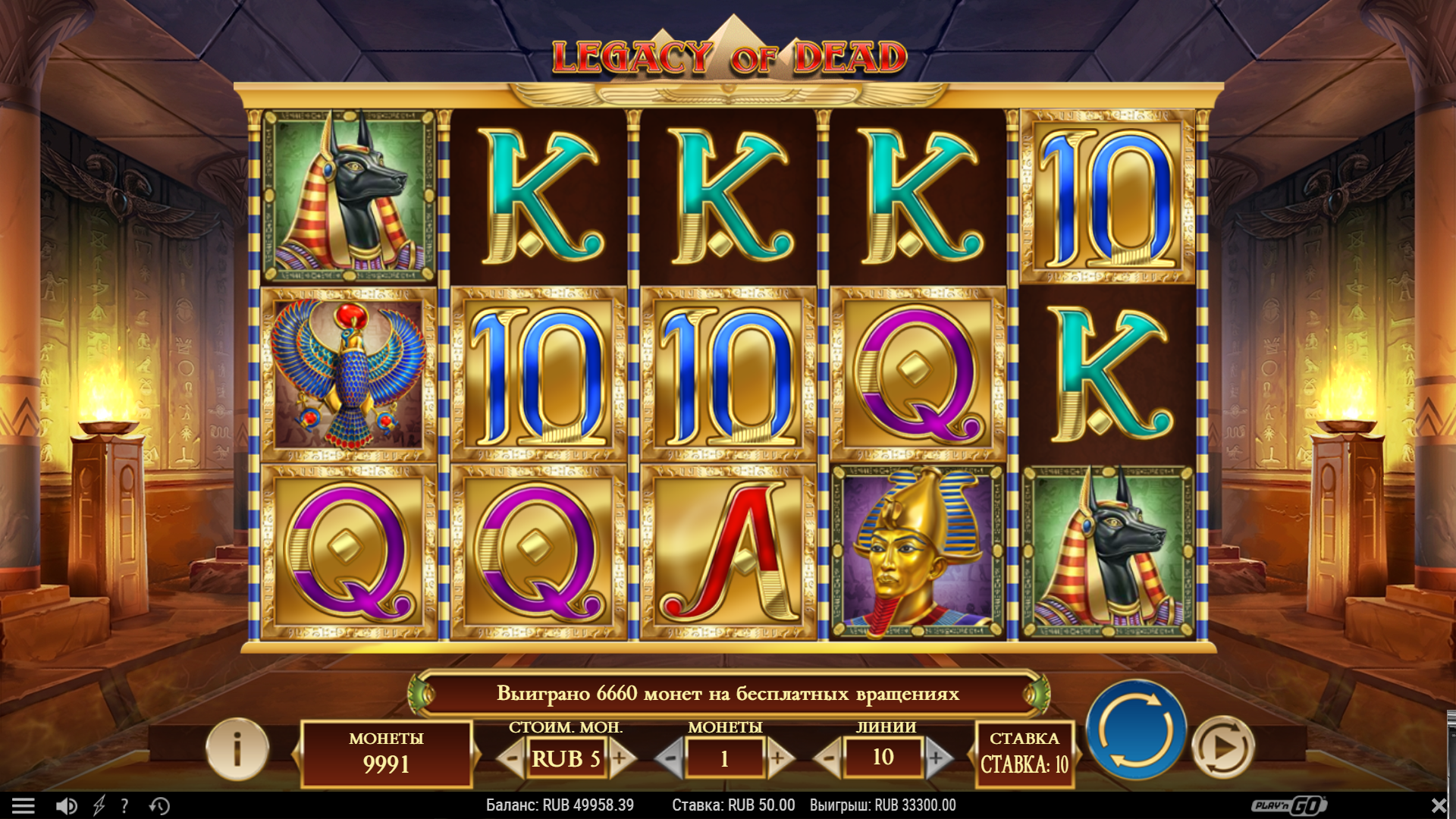
Task: Spin the reels with the blue button
Action: 1135,730
